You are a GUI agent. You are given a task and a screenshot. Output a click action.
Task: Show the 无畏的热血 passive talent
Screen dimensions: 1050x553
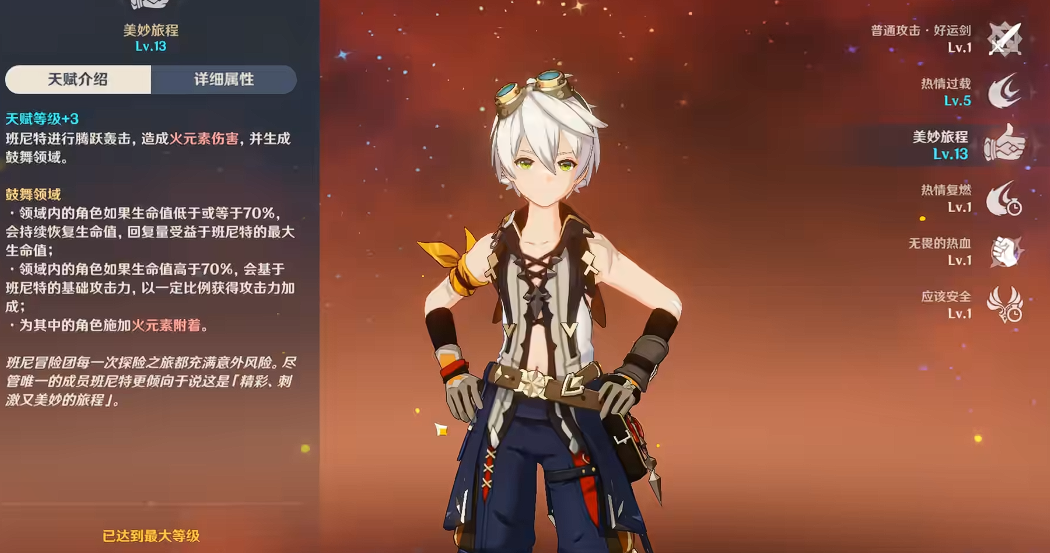(1004, 251)
